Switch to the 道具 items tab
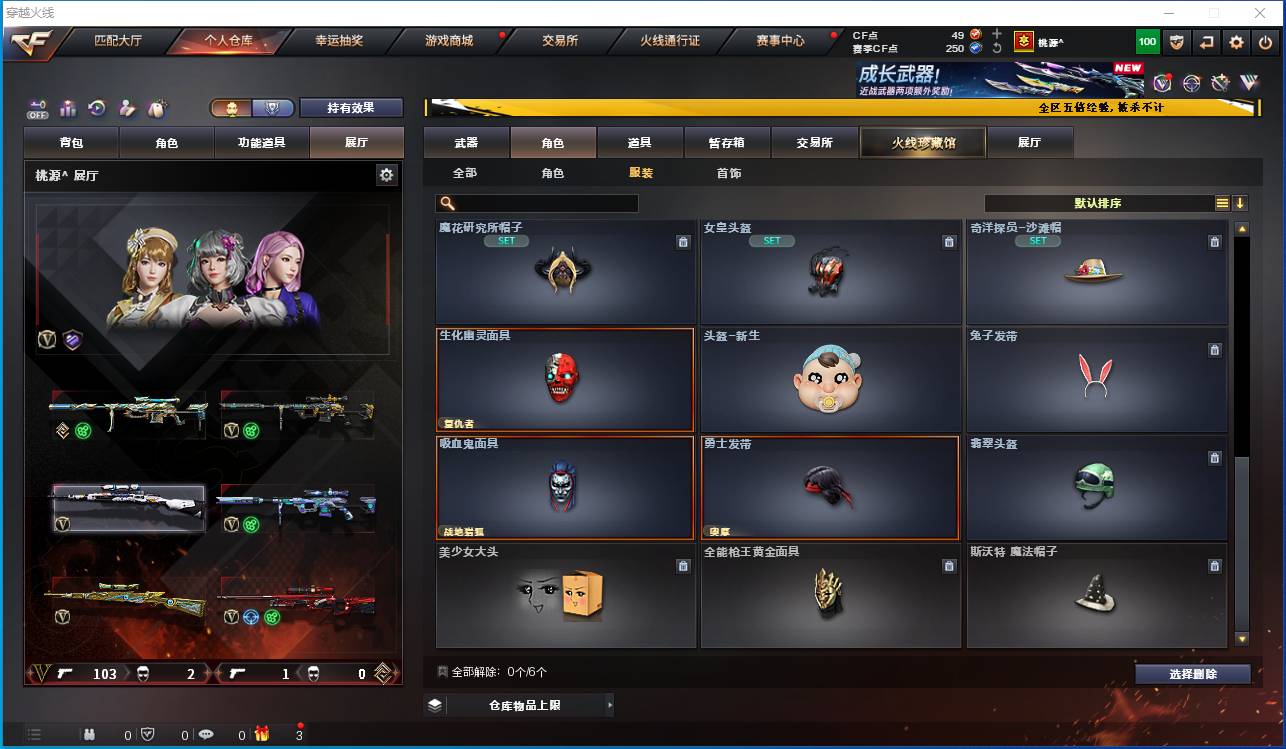The width and height of the screenshot is (1286, 749). [640, 143]
